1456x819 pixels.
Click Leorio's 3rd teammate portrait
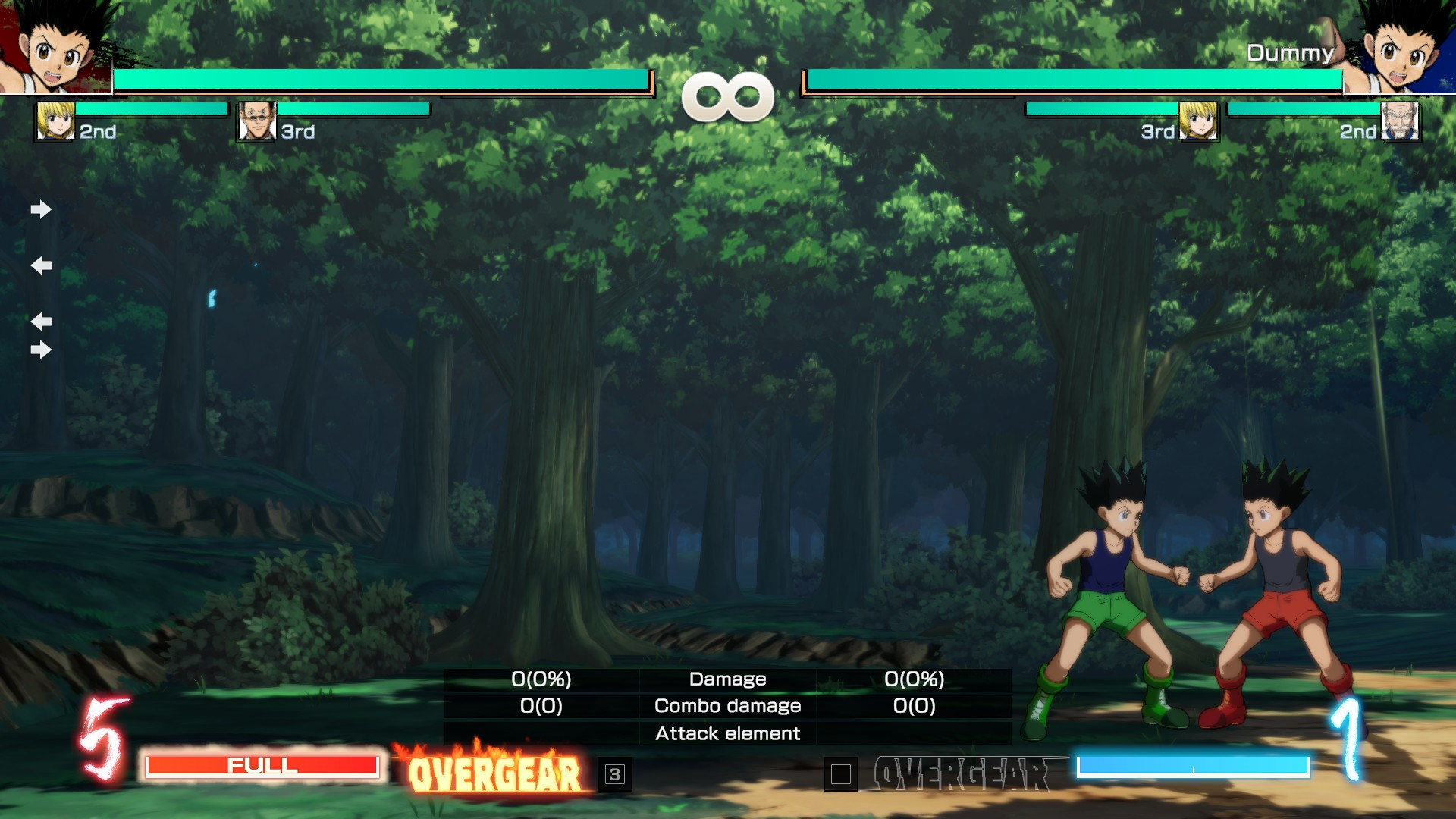coord(256,121)
